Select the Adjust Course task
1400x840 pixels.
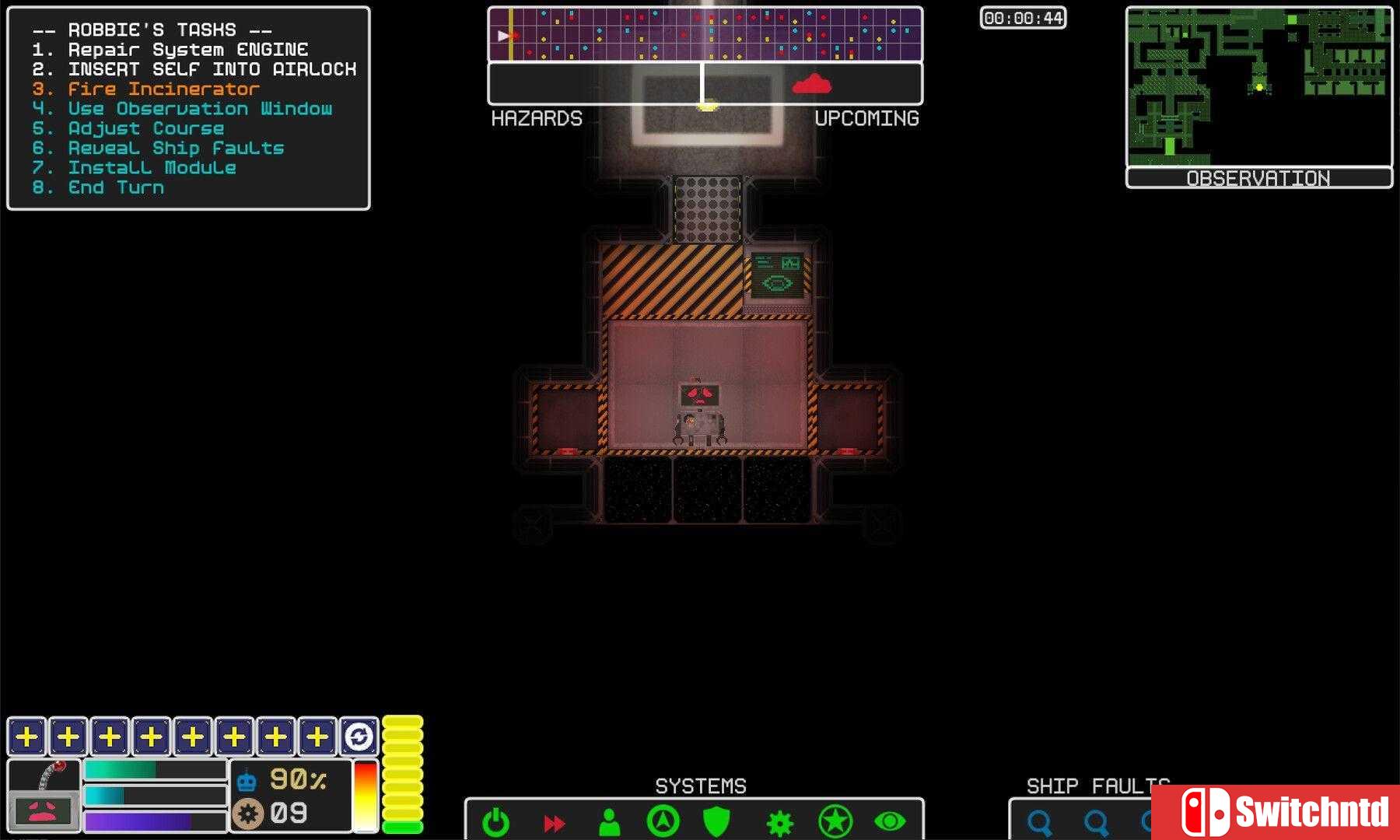[146, 128]
